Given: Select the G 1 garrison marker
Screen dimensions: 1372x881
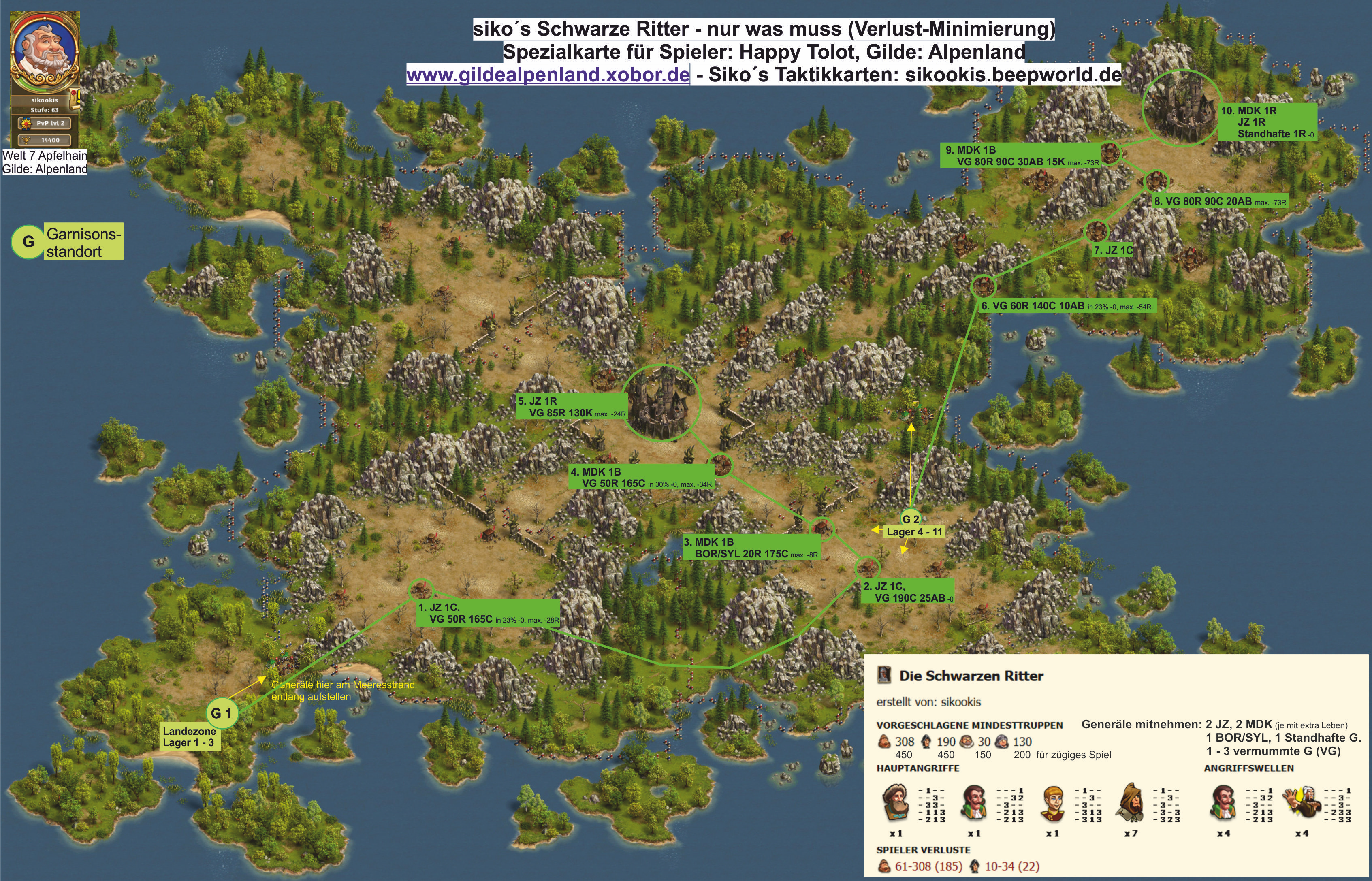Looking at the screenshot, I should click(x=222, y=713).
